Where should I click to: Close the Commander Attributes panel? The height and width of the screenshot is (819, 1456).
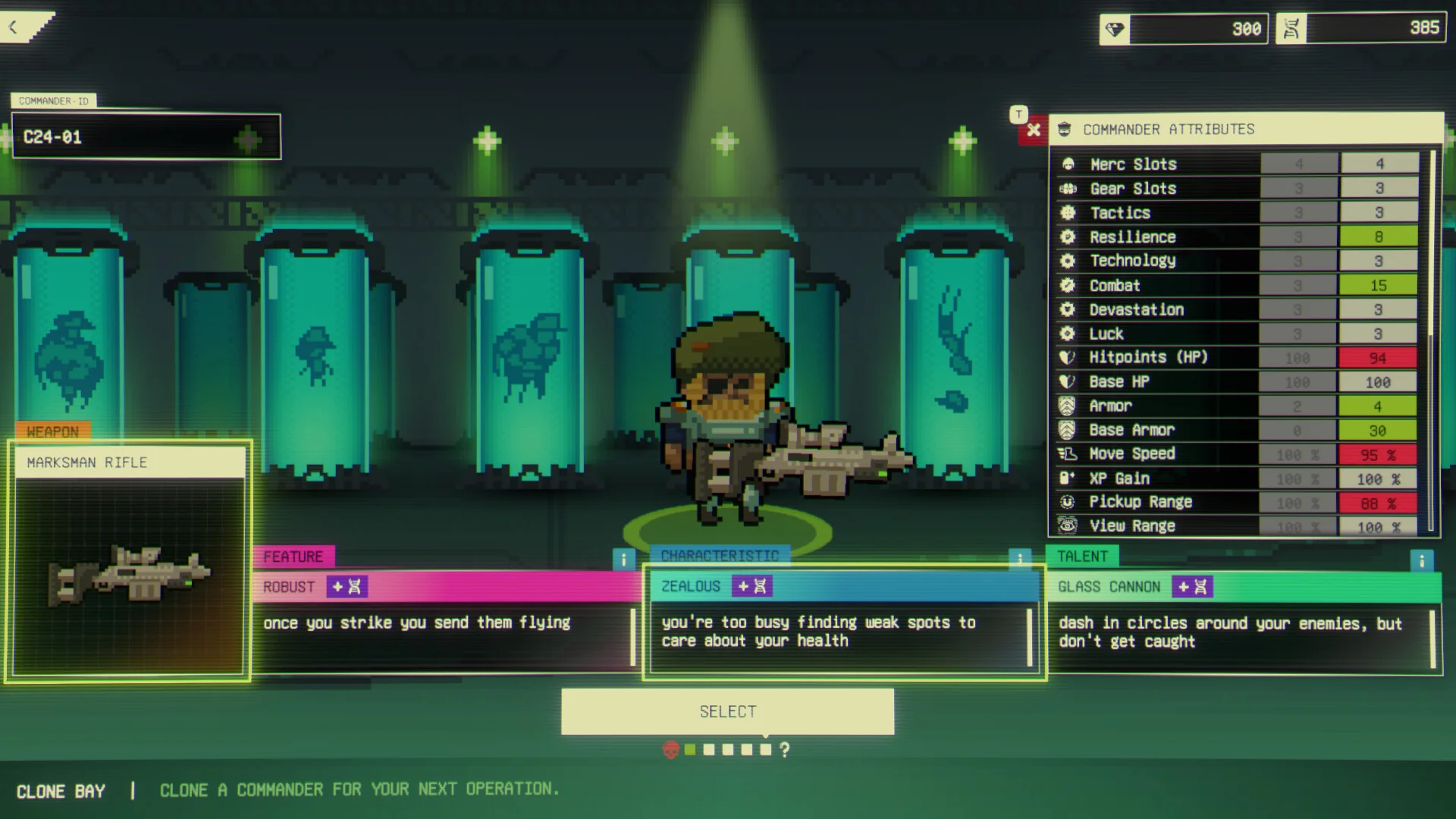point(1034,130)
